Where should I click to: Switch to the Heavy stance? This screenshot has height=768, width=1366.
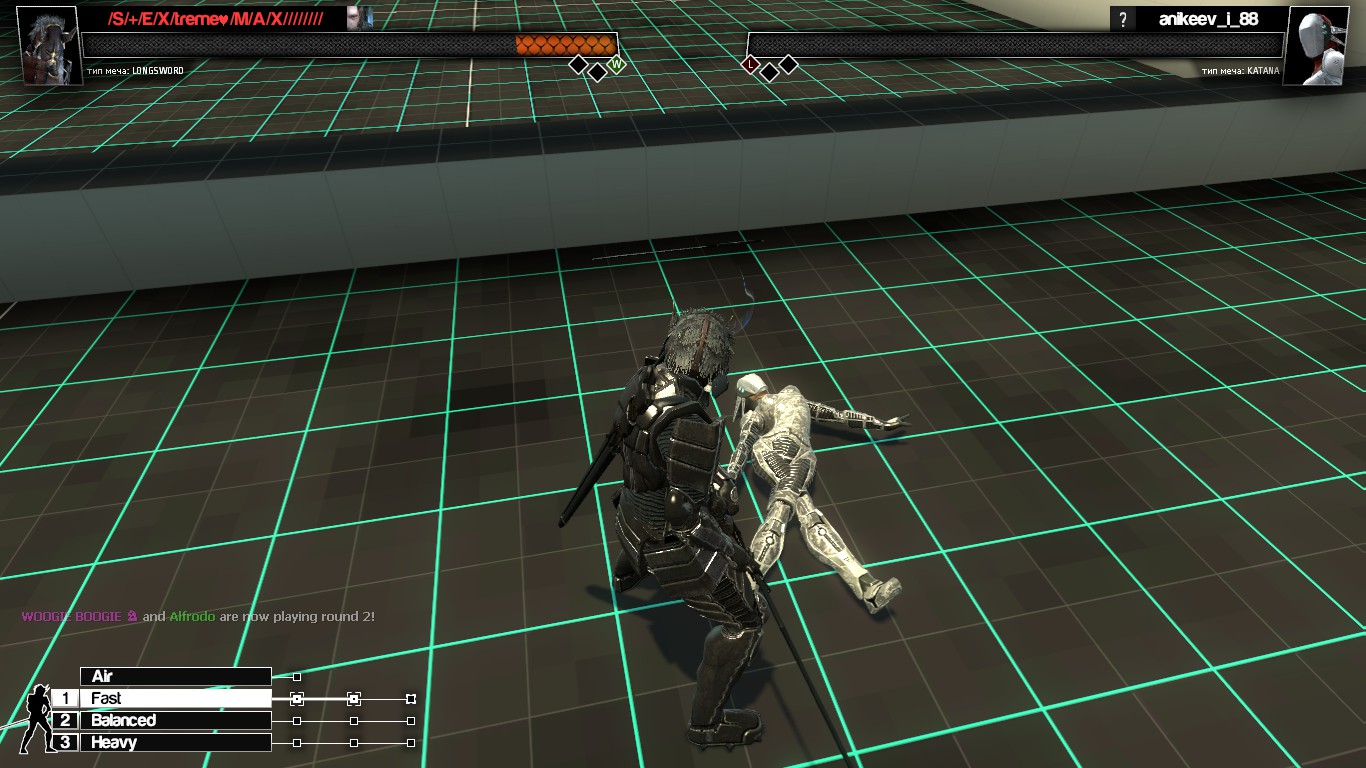175,742
